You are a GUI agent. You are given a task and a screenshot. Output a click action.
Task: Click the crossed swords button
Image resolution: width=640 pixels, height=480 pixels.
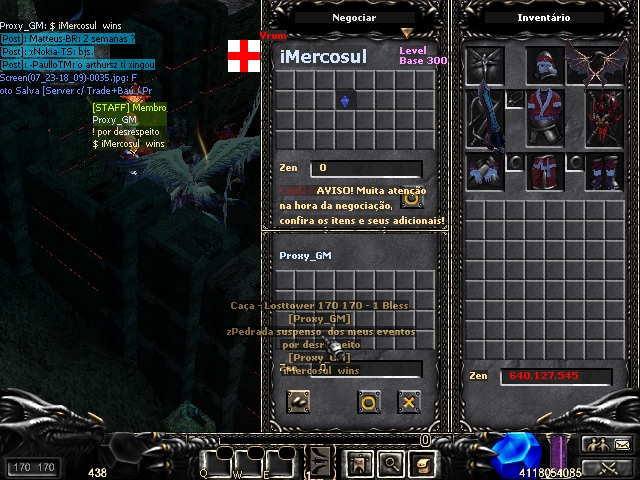point(608,467)
